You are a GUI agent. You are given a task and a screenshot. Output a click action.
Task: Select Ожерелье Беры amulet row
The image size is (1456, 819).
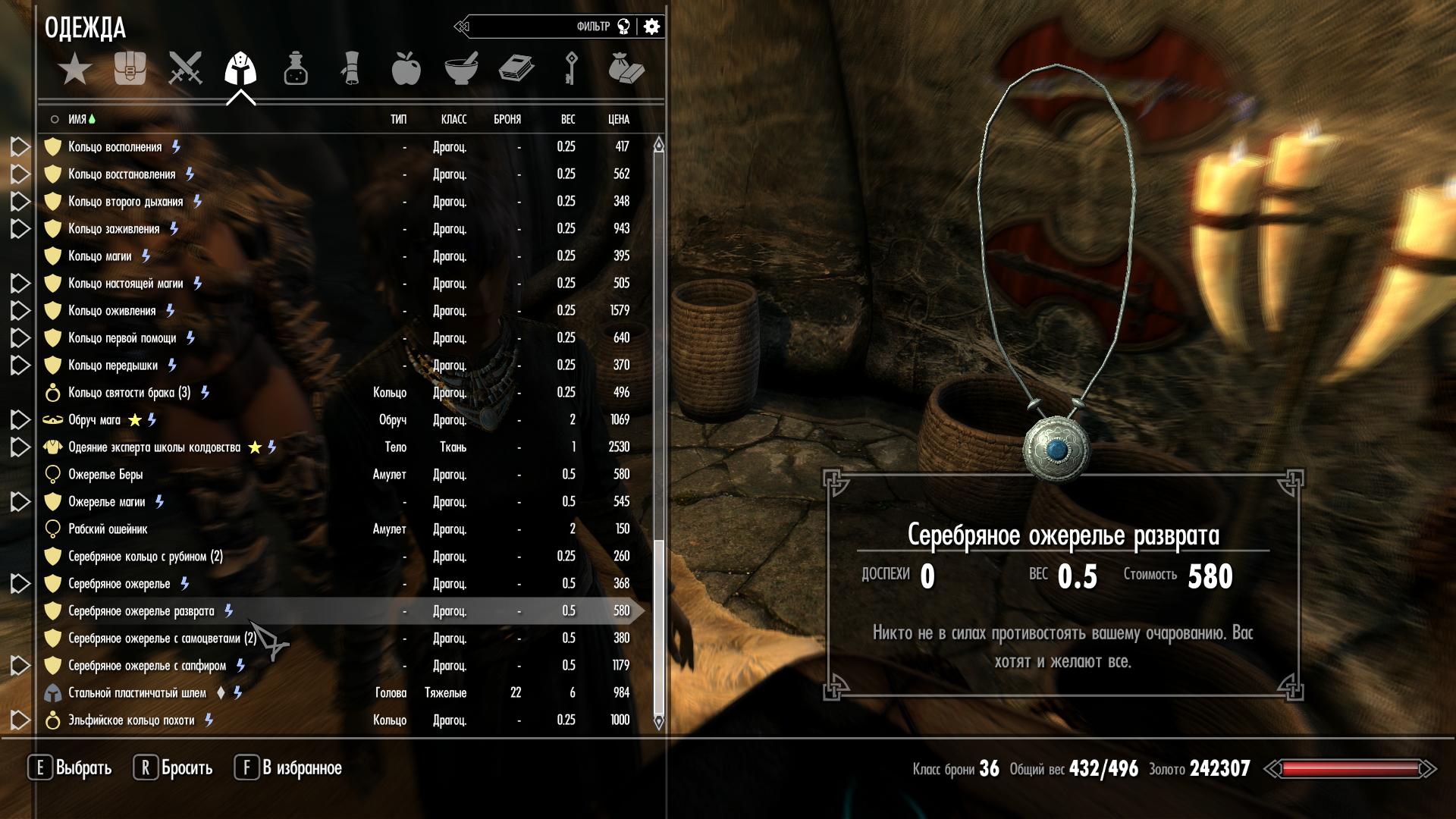point(105,475)
